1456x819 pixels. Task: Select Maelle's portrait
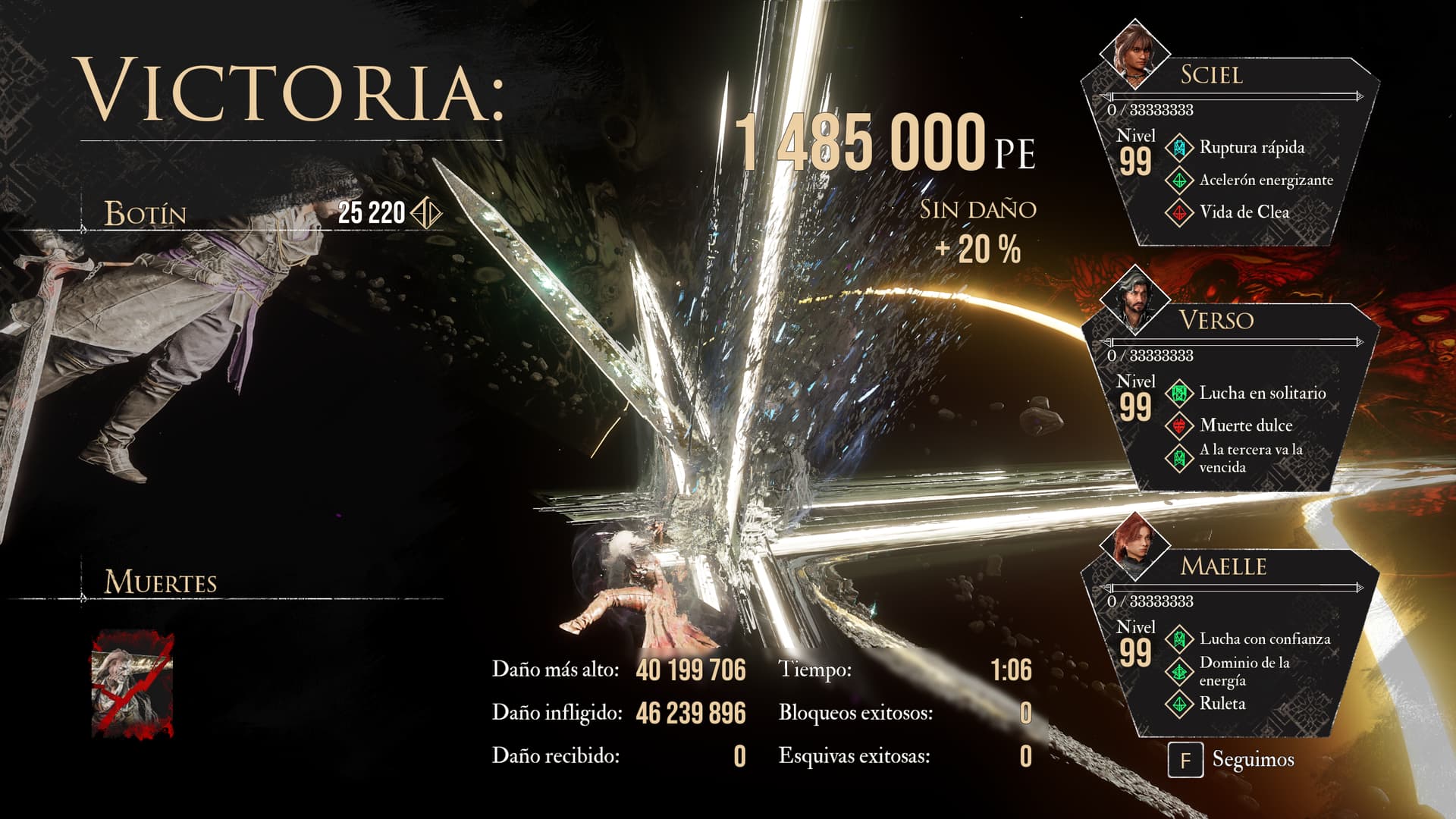point(1134,544)
